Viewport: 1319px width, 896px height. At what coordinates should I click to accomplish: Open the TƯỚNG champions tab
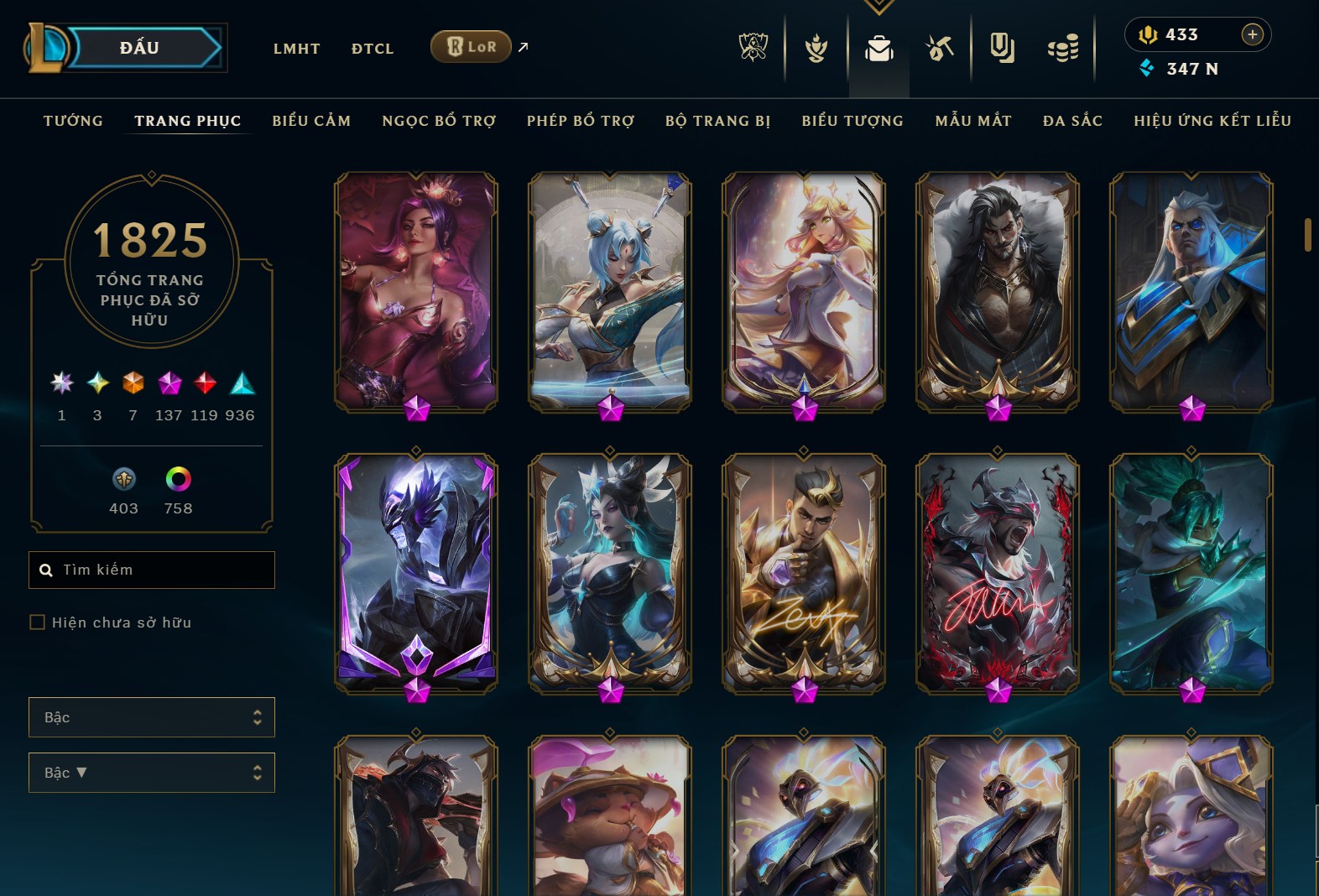coord(73,121)
